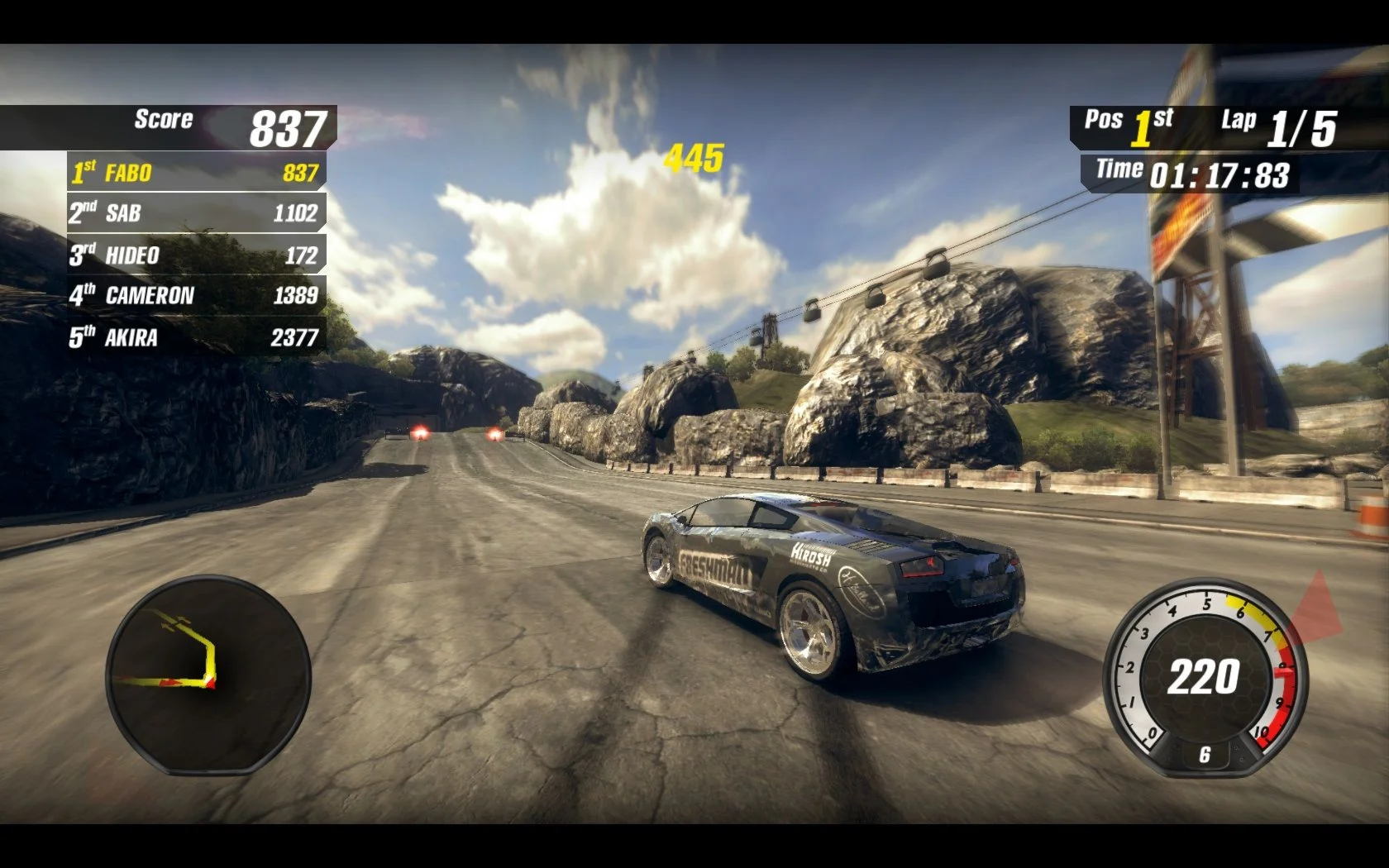Click the circular track minimap
The image size is (1389, 868).
pyautogui.click(x=208, y=675)
